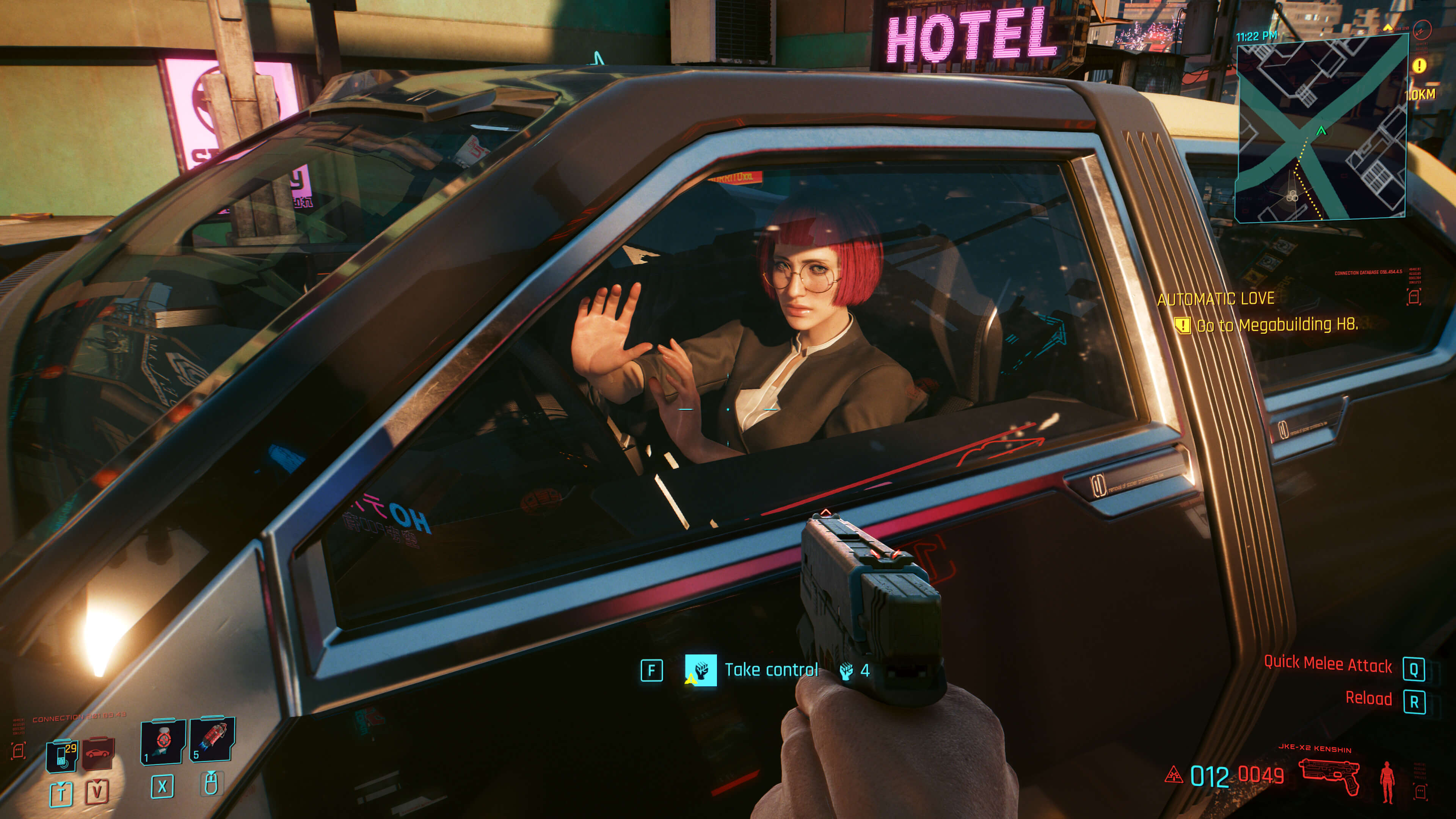This screenshot has width=1456, height=819.
Task: Open the phone quick-access icon
Action: coord(61,755)
